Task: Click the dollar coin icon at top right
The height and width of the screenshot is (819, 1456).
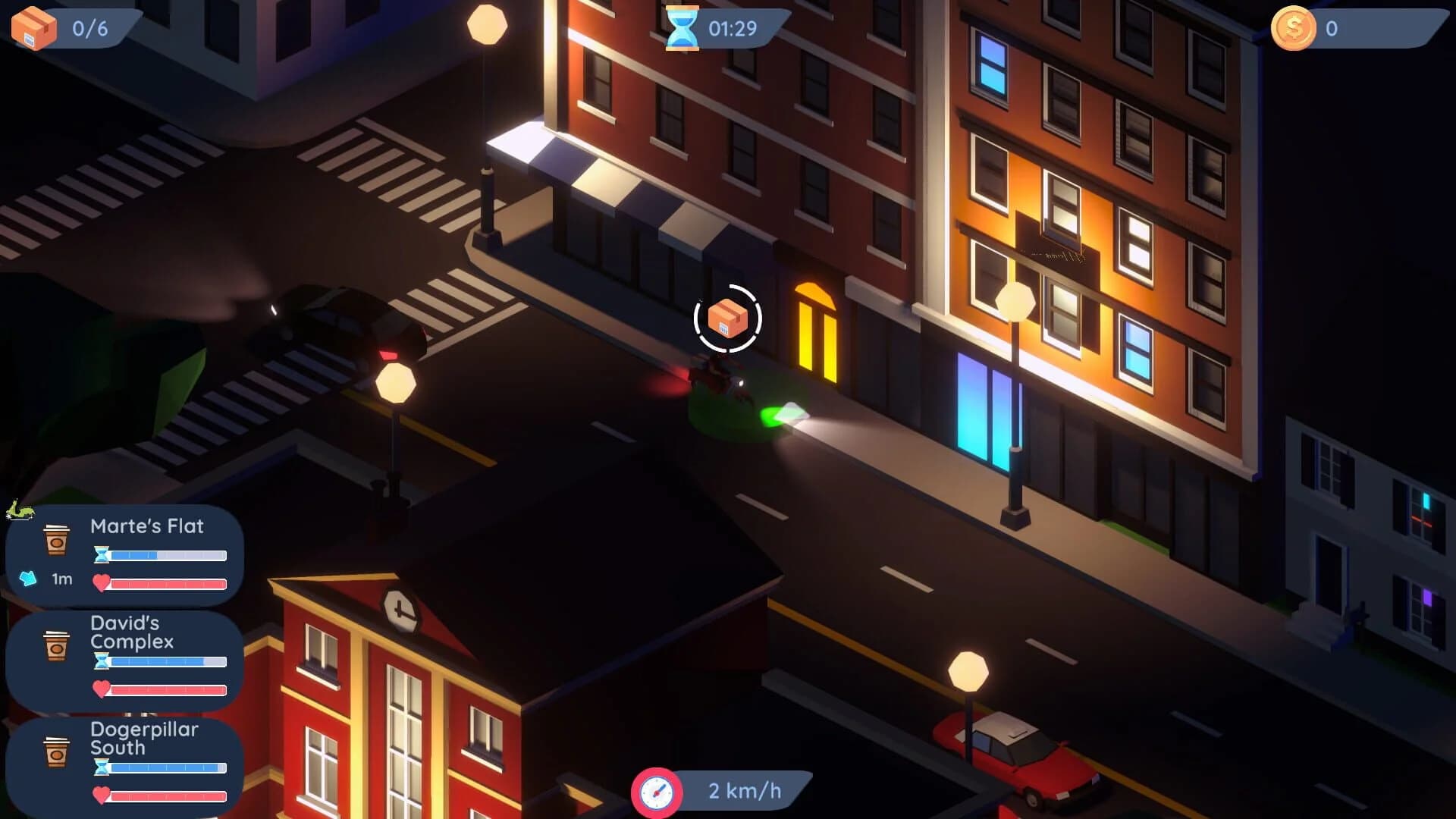Action: pos(1293,27)
